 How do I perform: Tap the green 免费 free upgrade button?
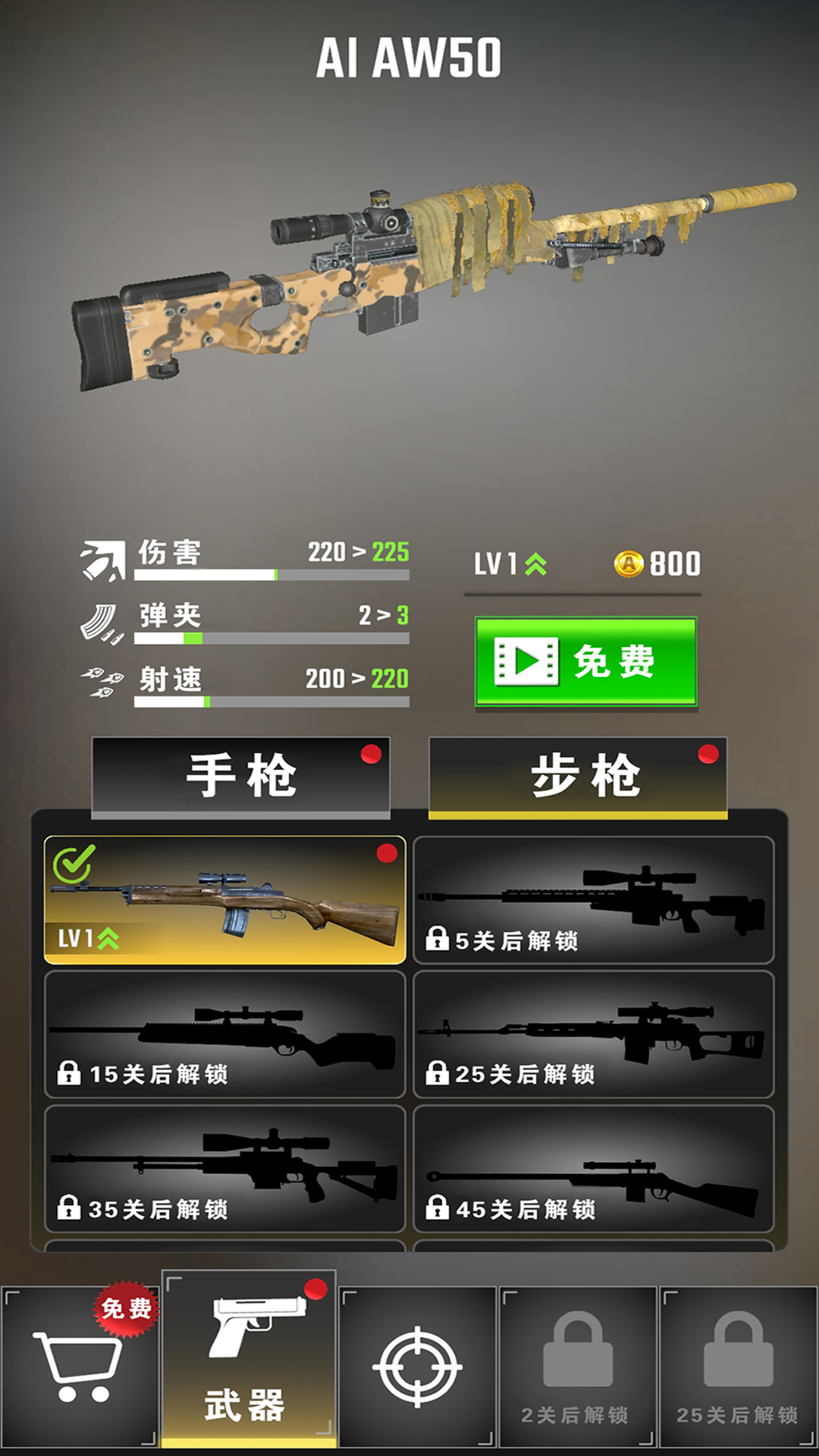(585, 662)
